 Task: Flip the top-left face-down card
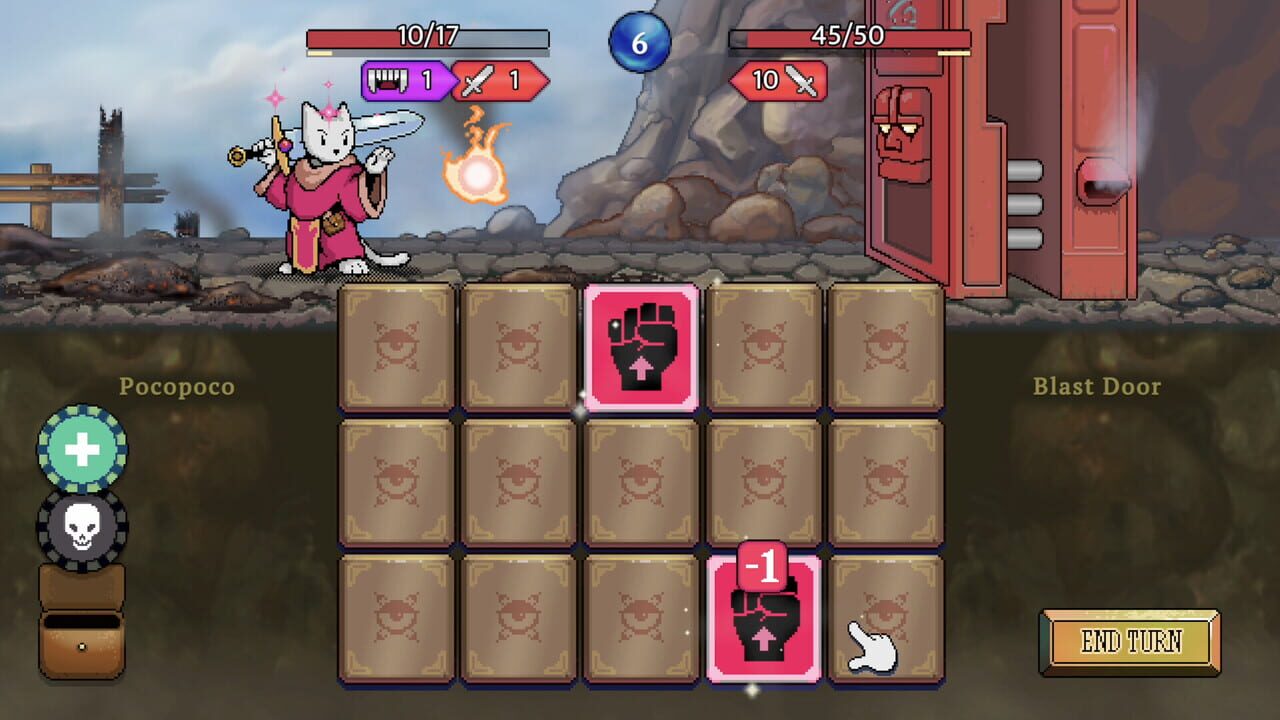(x=393, y=346)
